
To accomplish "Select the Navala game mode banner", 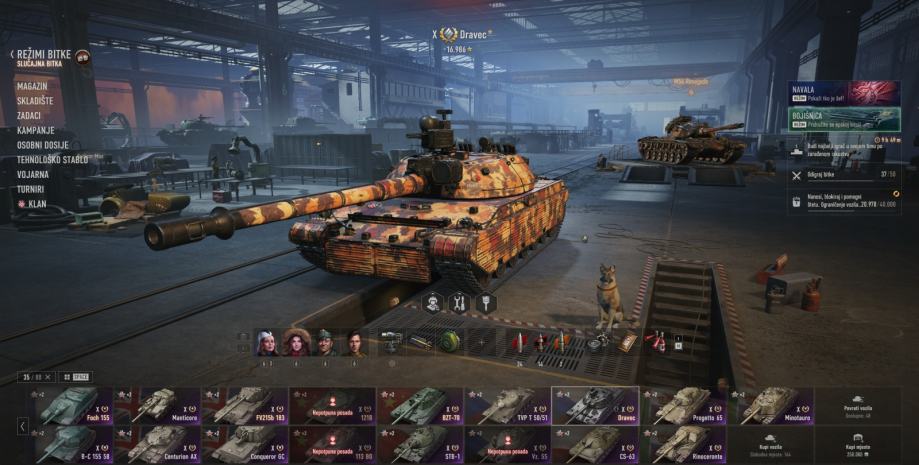I will 843,94.
